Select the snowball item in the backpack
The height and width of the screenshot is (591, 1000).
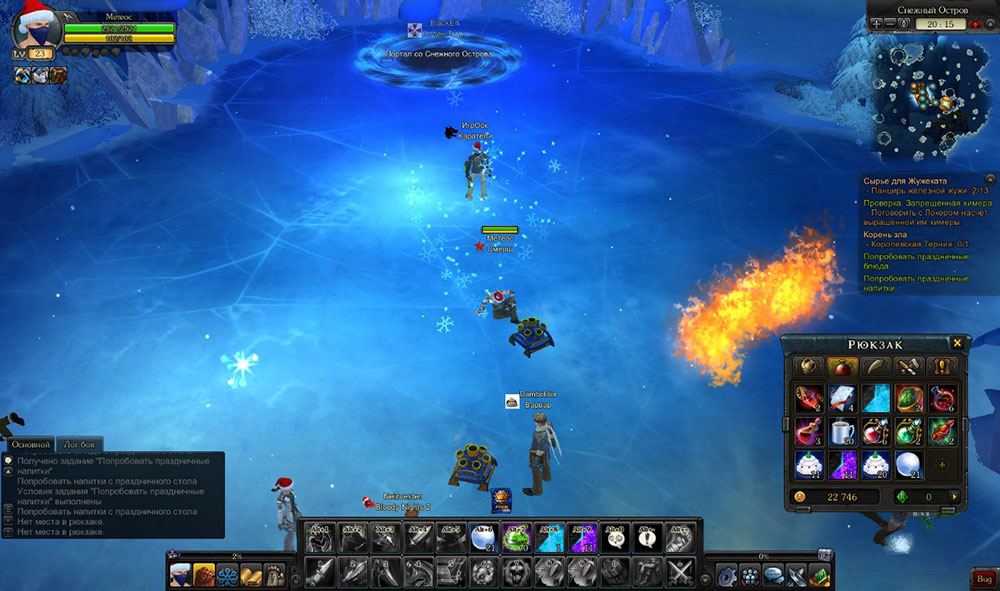coord(908,465)
